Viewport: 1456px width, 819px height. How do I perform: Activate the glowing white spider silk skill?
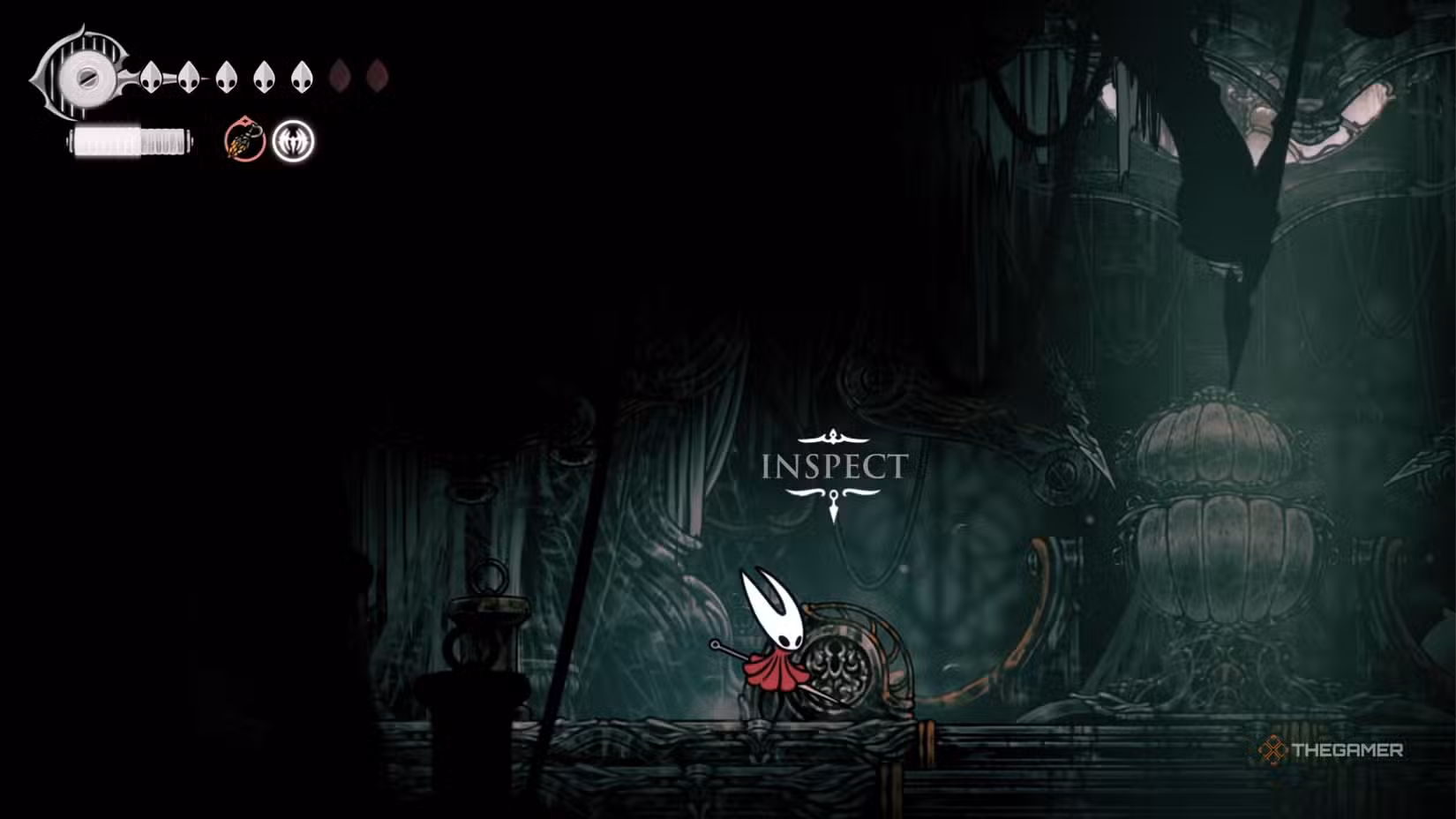pyautogui.click(x=293, y=141)
